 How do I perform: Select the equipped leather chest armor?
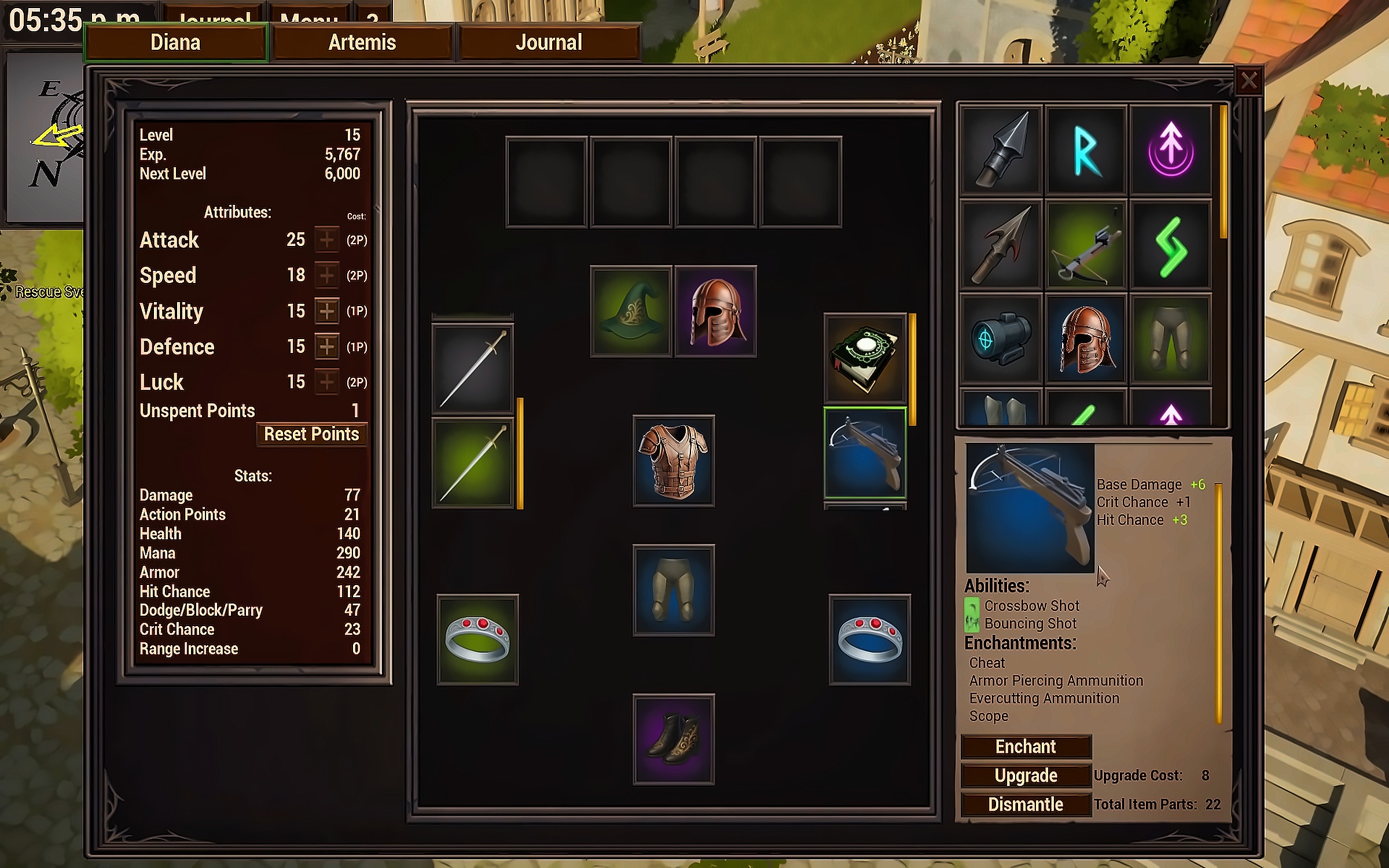pos(674,461)
